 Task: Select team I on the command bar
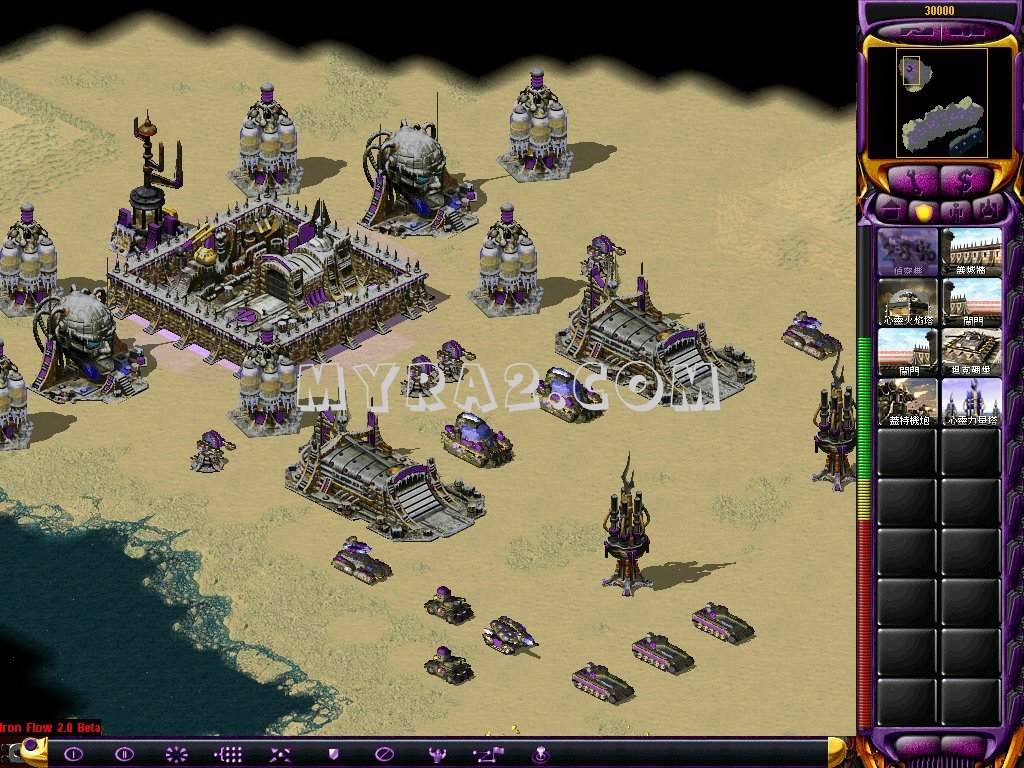pyautogui.click(x=73, y=754)
